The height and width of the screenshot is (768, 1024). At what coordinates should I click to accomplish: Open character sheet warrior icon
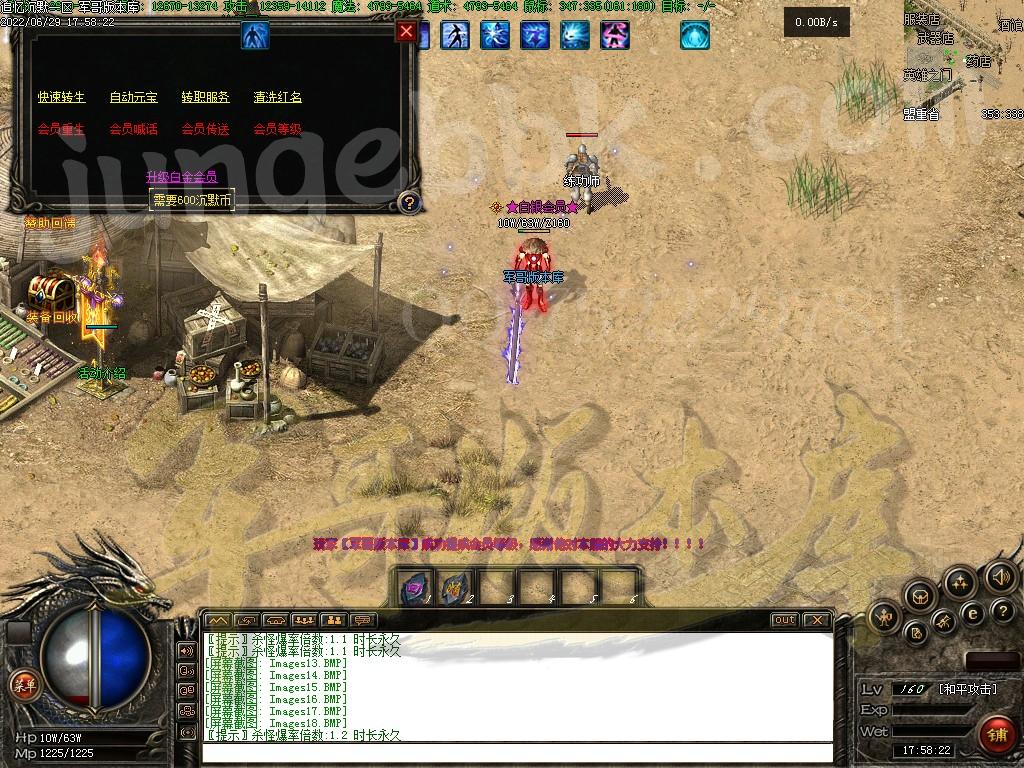click(x=884, y=617)
